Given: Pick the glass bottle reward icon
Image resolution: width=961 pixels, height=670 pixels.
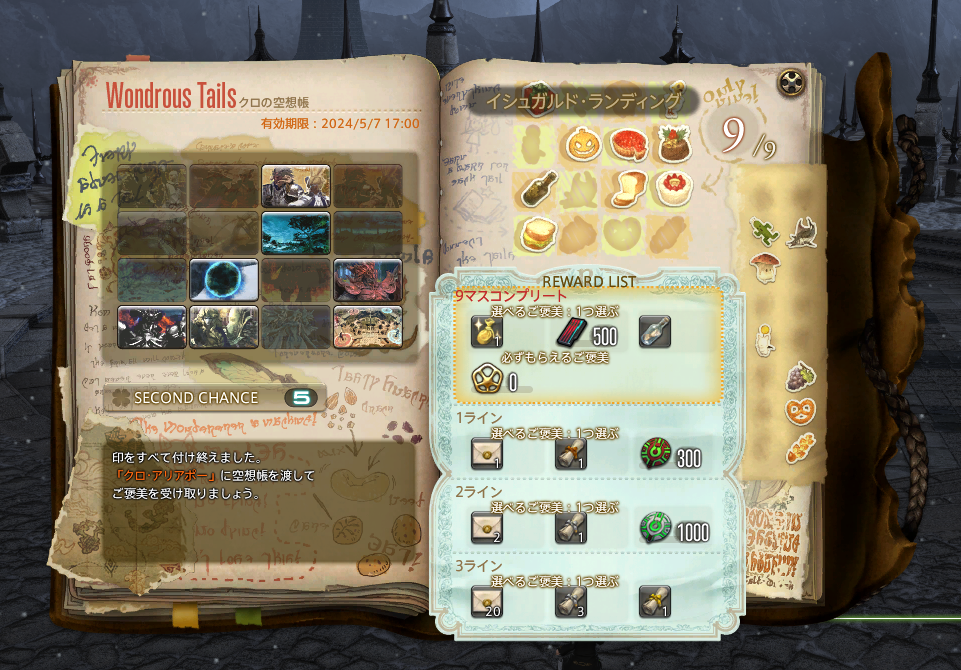Looking at the screenshot, I should click(x=654, y=331).
